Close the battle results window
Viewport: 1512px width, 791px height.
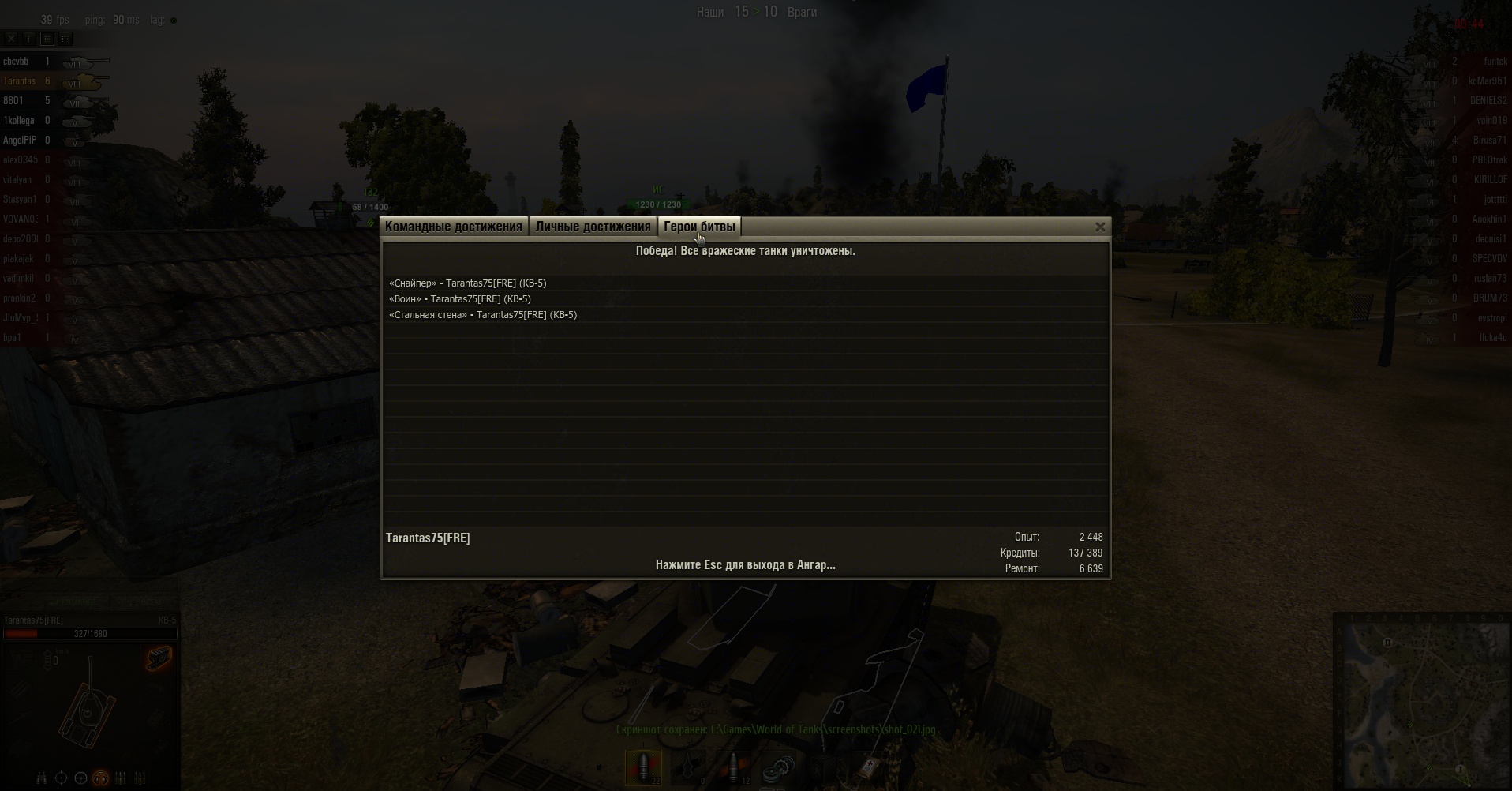pyautogui.click(x=1100, y=227)
